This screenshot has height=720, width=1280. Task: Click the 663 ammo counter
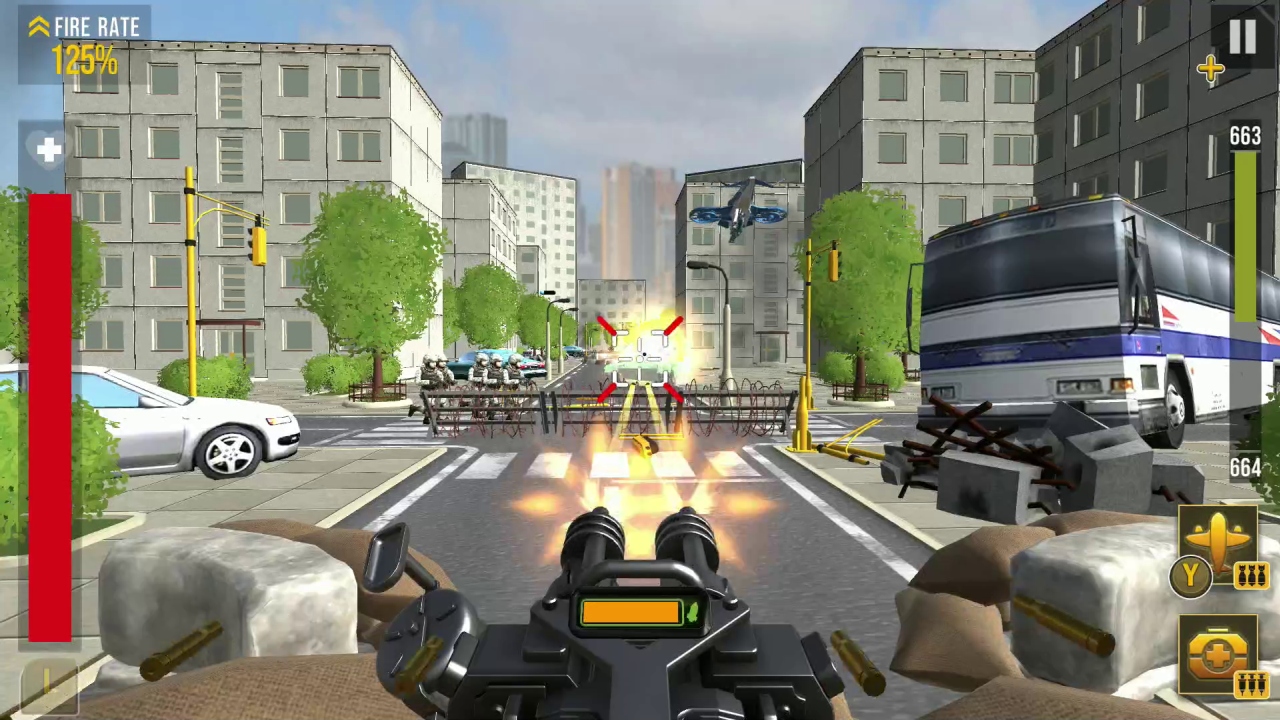[1244, 136]
